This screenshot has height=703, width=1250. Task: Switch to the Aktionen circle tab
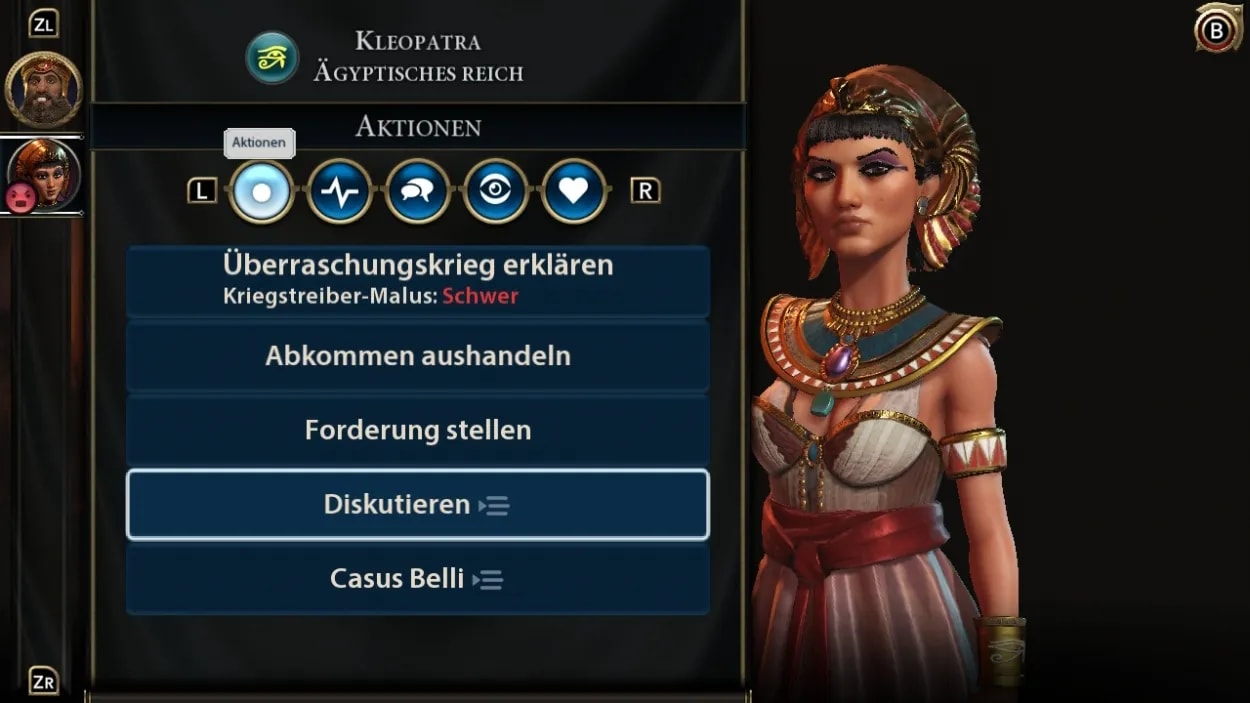pyautogui.click(x=261, y=191)
